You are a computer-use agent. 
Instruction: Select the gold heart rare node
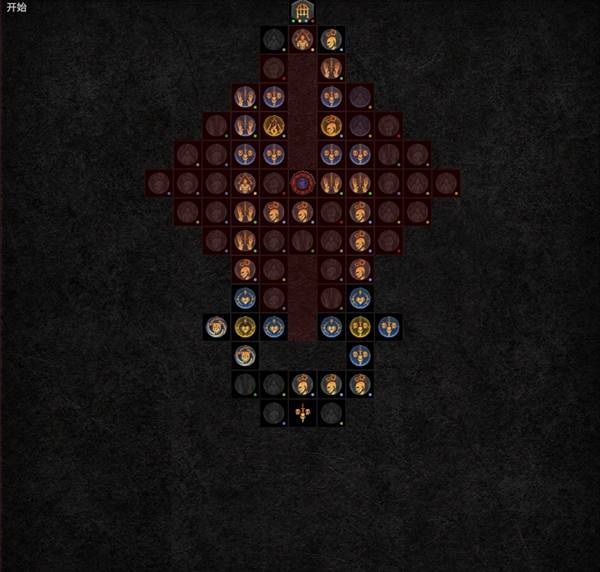point(245,326)
